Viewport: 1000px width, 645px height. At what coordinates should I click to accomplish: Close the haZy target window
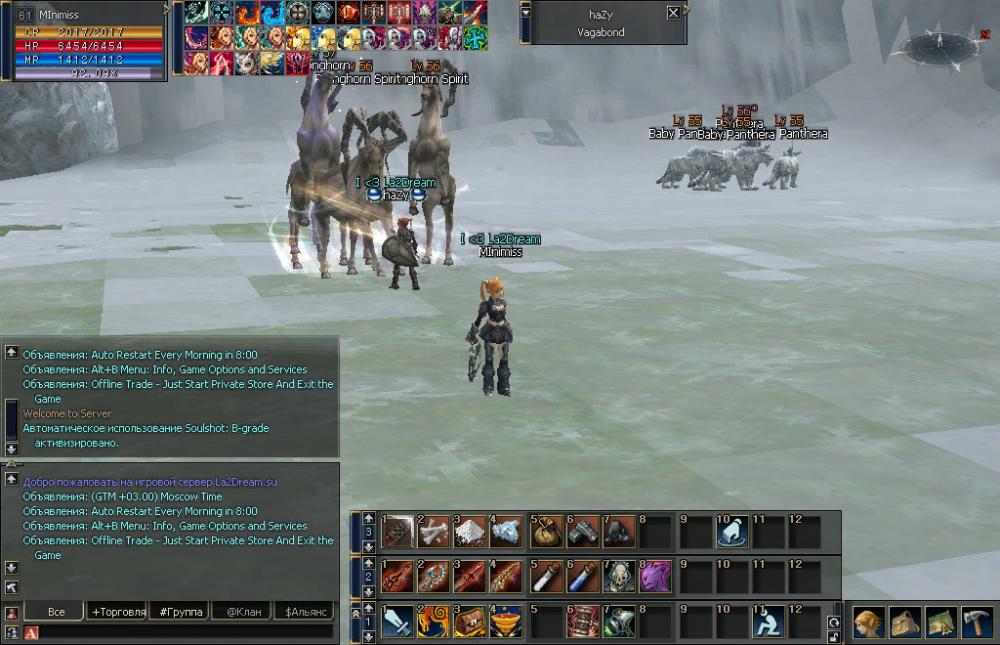(673, 13)
